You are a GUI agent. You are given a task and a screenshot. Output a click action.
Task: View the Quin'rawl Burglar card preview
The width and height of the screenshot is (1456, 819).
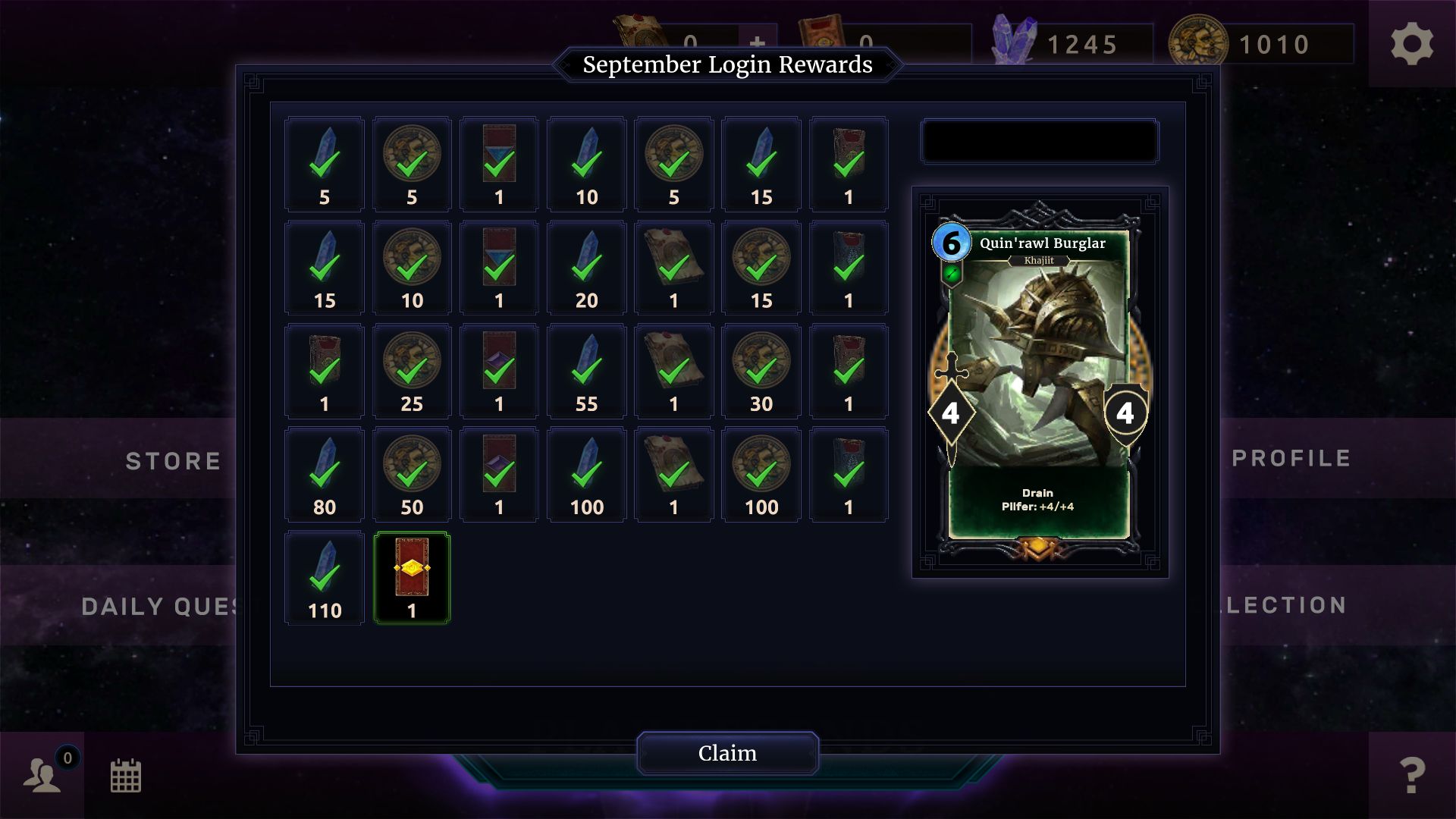[x=1037, y=387]
